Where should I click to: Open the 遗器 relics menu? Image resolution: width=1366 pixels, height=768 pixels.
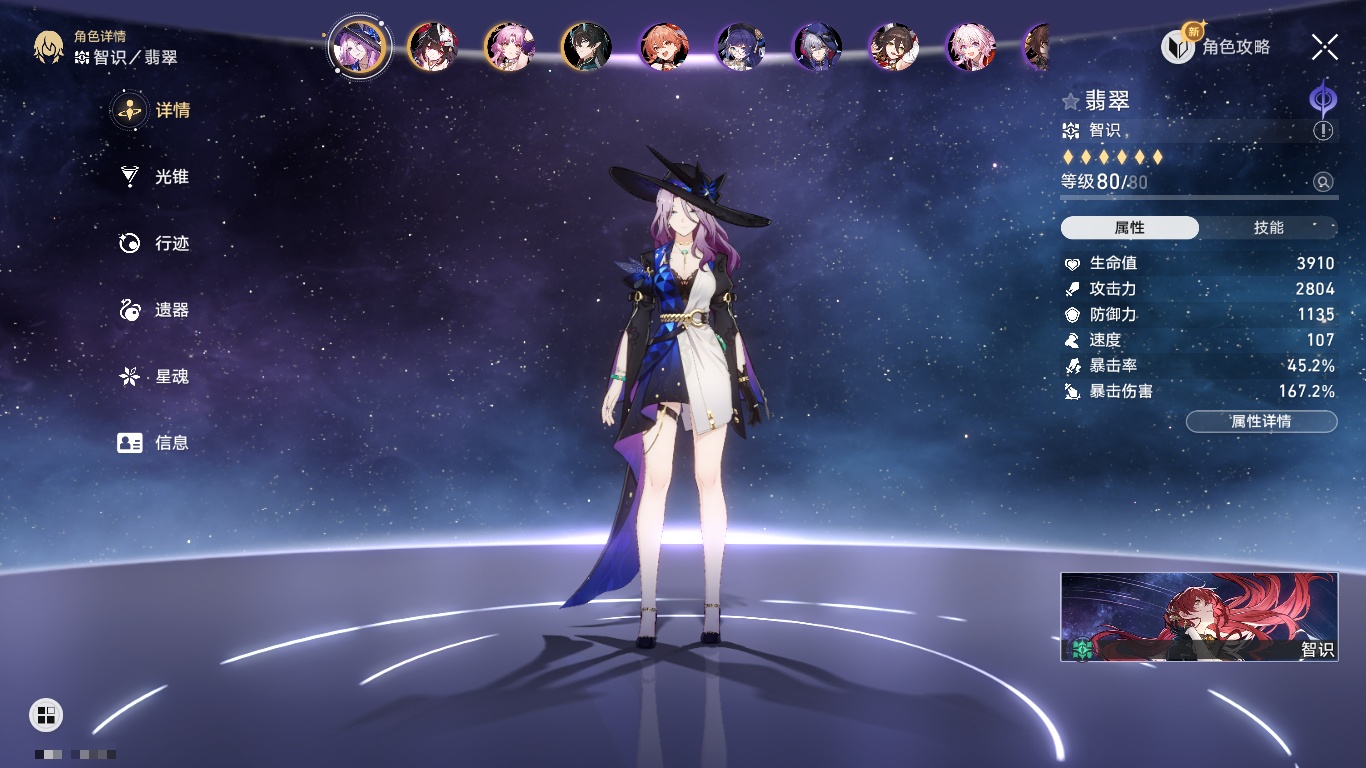pyautogui.click(x=154, y=310)
